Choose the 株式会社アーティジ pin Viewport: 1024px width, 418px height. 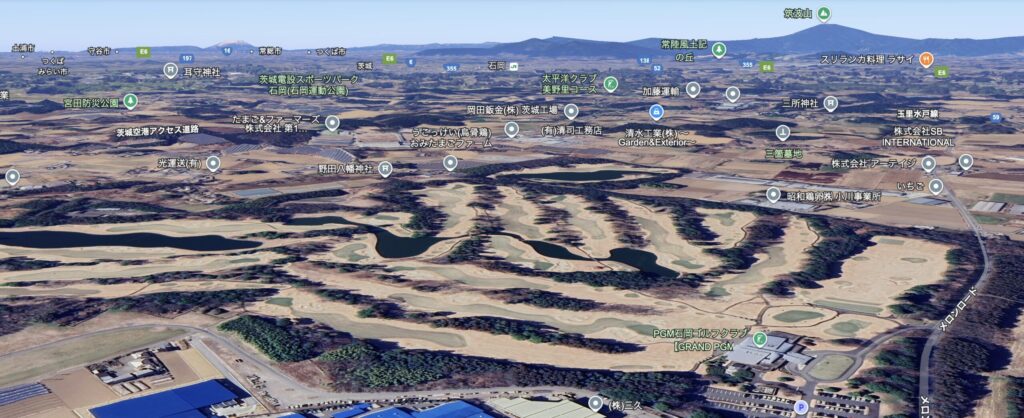point(928,164)
